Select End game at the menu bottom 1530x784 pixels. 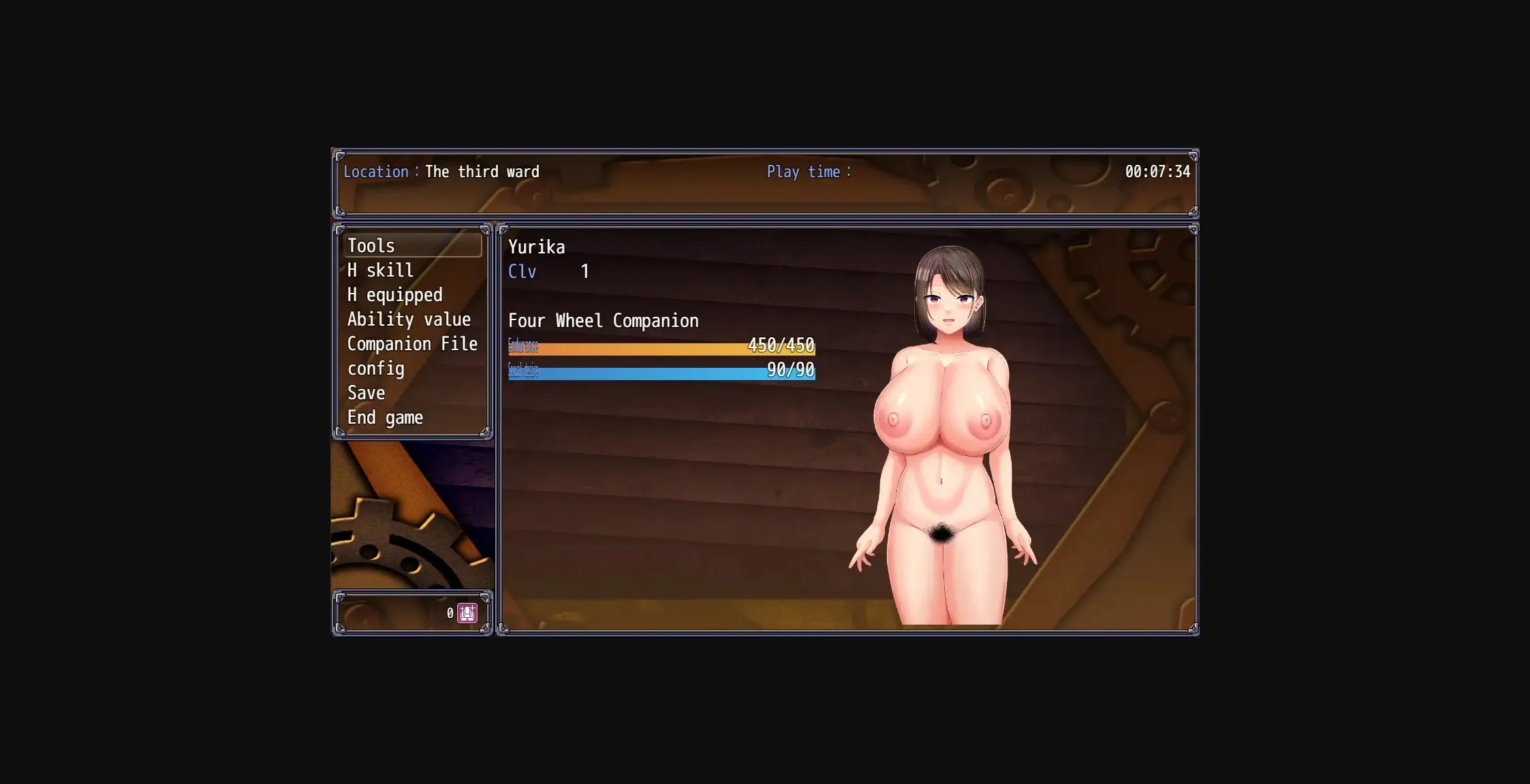coord(385,417)
